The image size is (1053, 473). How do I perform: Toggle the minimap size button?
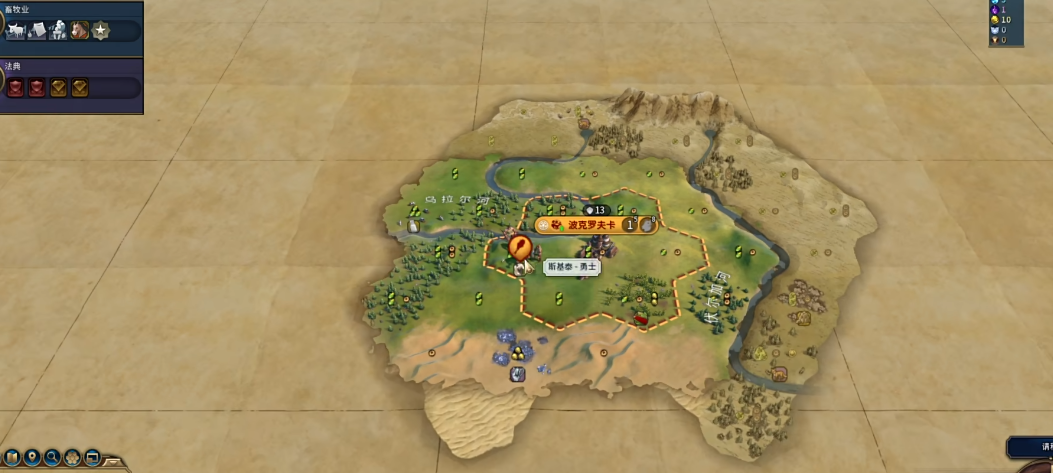pos(92,458)
